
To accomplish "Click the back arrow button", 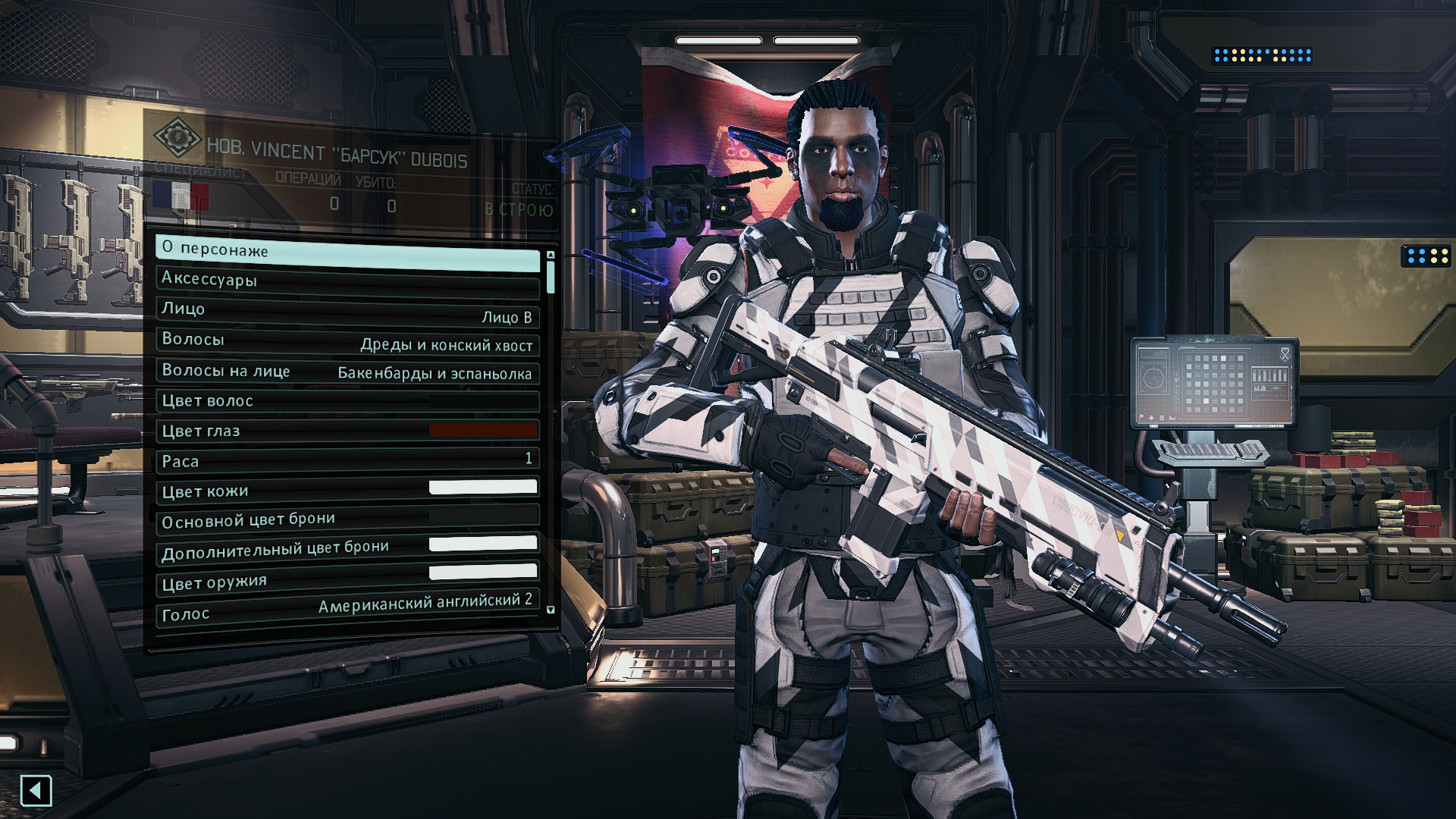I will point(36,791).
